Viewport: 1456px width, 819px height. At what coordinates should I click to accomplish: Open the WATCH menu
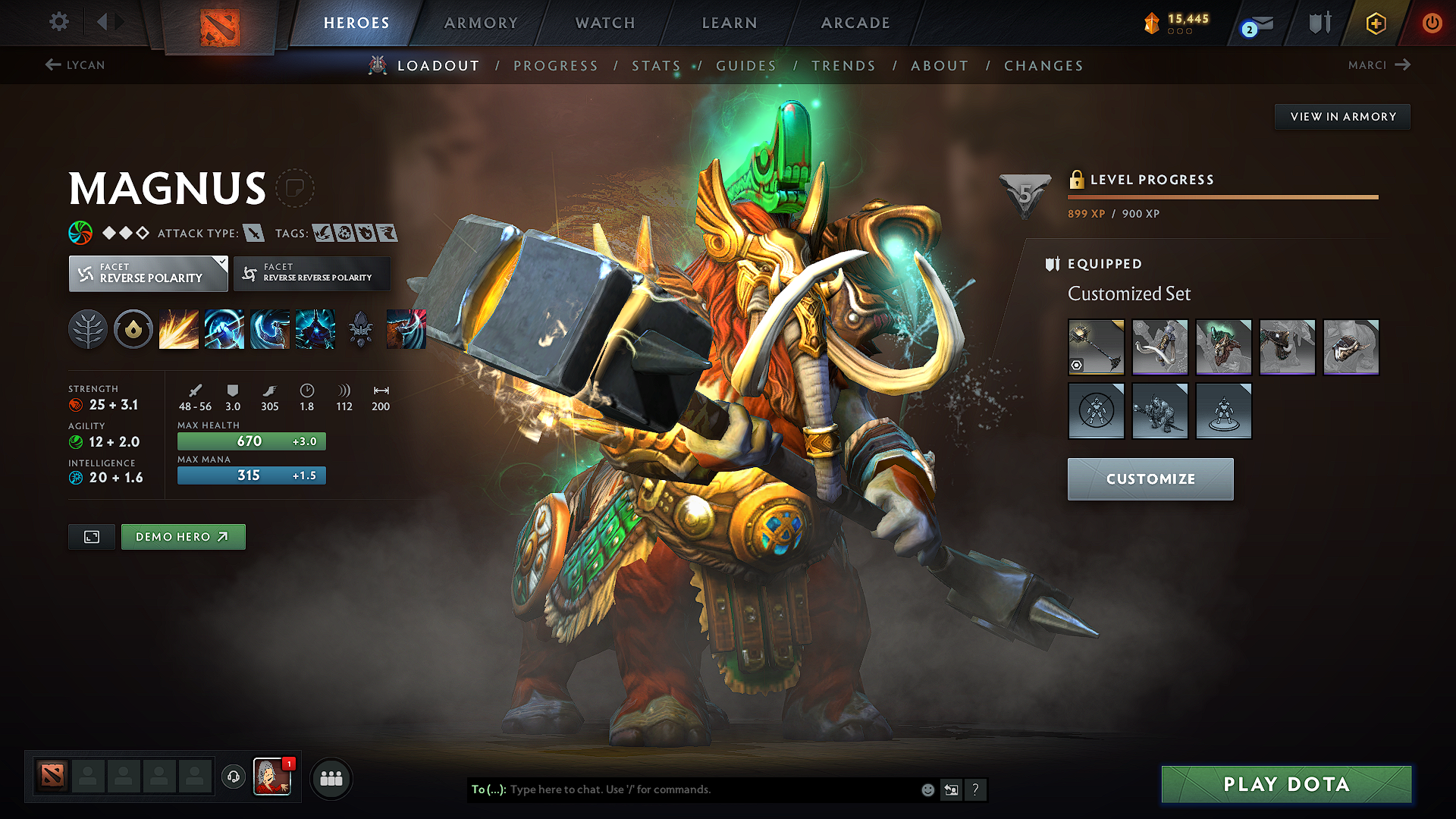(x=604, y=23)
